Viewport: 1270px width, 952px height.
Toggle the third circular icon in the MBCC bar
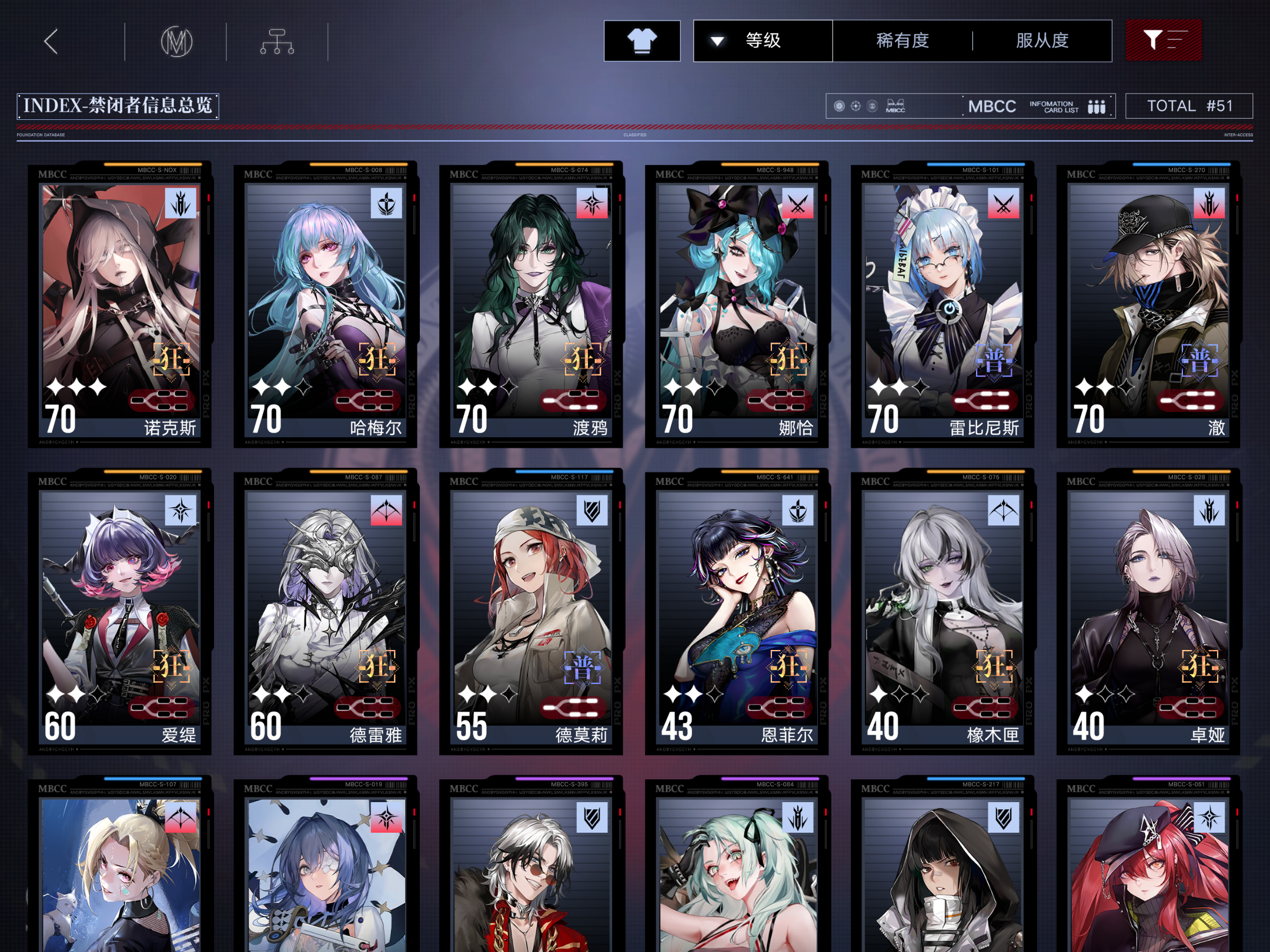point(873,106)
